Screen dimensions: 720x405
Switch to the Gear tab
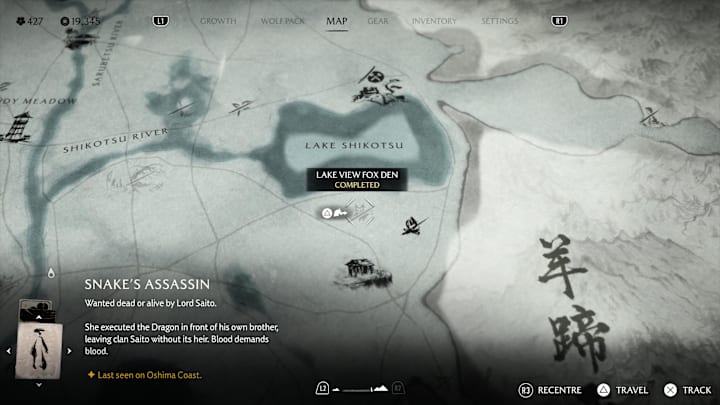point(378,21)
